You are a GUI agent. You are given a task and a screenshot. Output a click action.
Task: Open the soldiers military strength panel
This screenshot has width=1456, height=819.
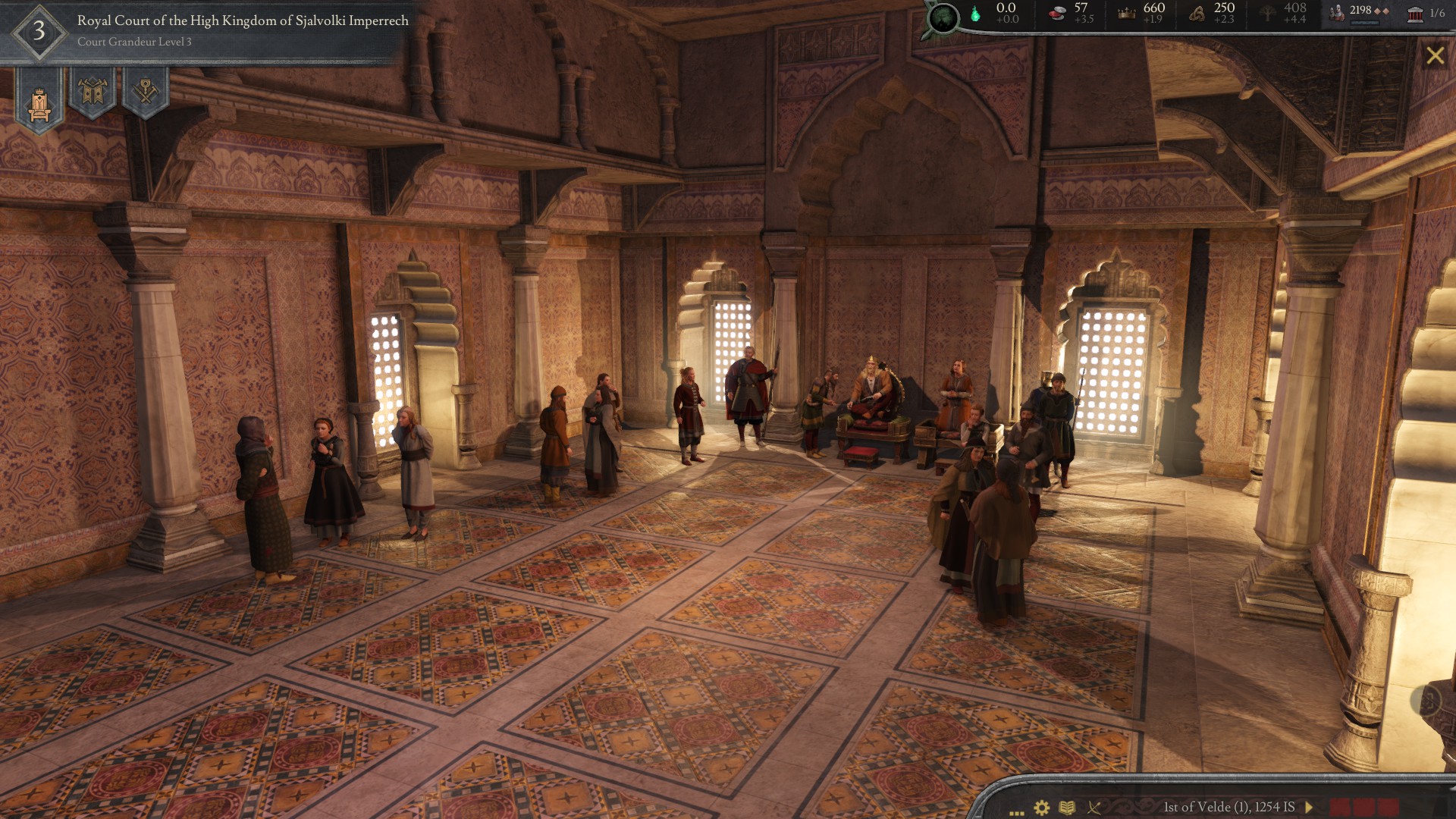1338,12
